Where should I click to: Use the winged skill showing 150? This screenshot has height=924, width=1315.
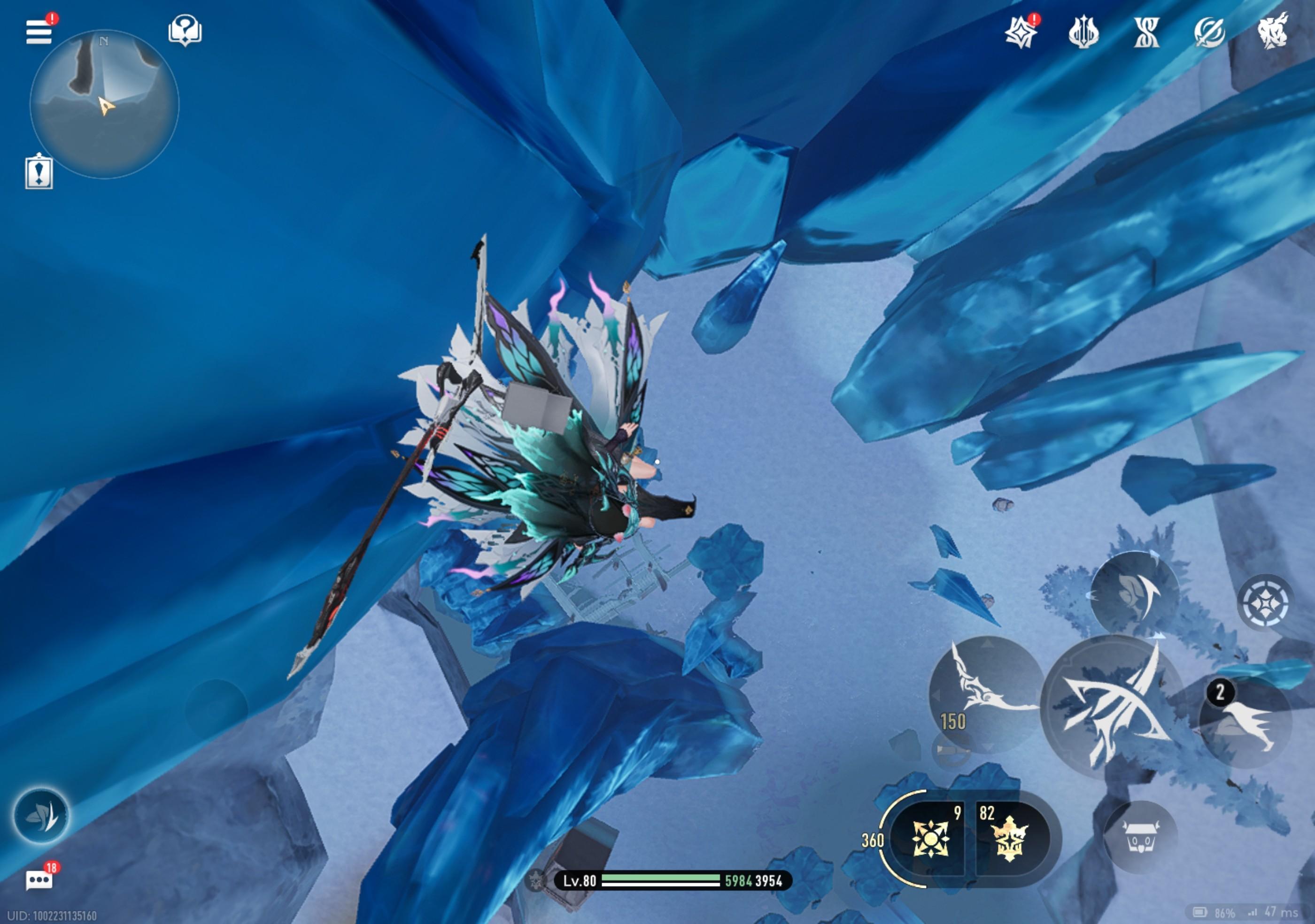984,694
